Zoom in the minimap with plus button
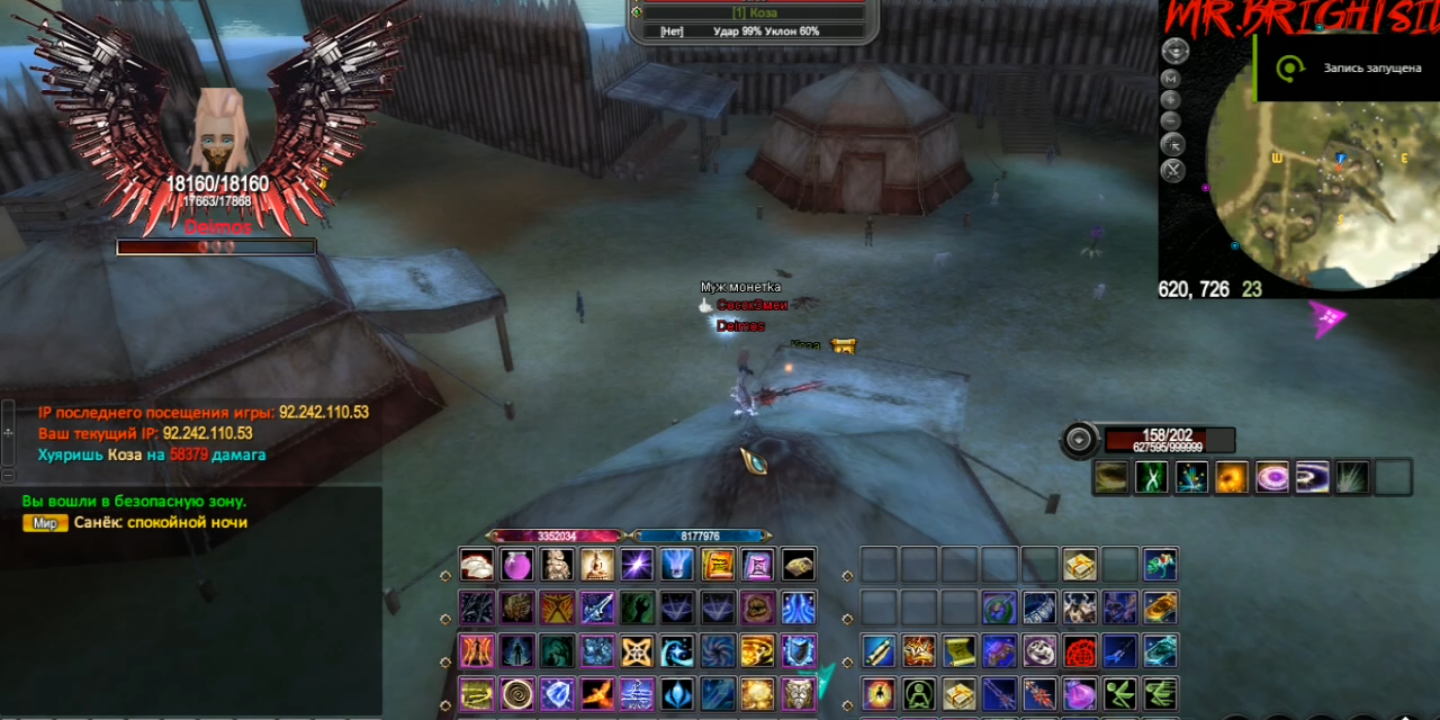Image resolution: width=1440 pixels, height=720 pixels. (x=1173, y=100)
